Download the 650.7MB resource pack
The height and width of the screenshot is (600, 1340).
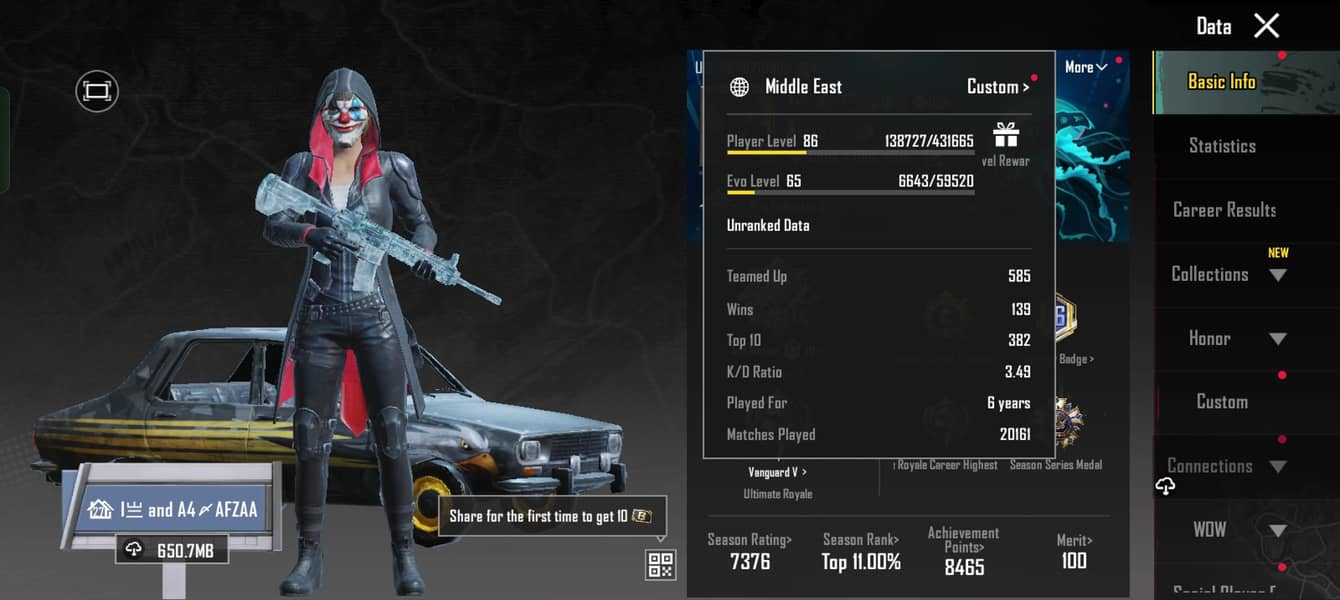click(171, 549)
